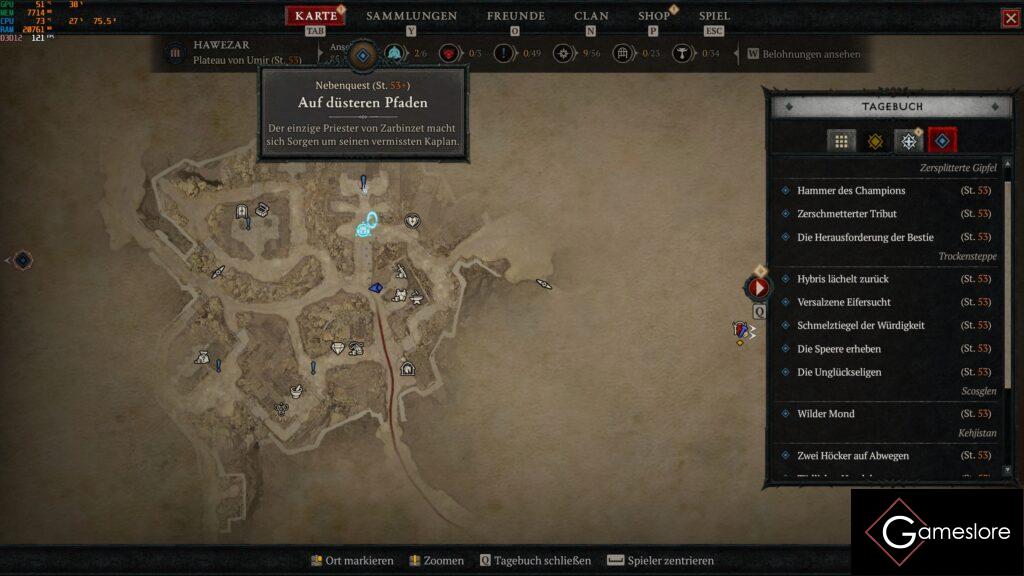Select the 'Hammer des Champions' quest
Screen dimensions: 1024x576
pyautogui.click(x=851, y=191)
